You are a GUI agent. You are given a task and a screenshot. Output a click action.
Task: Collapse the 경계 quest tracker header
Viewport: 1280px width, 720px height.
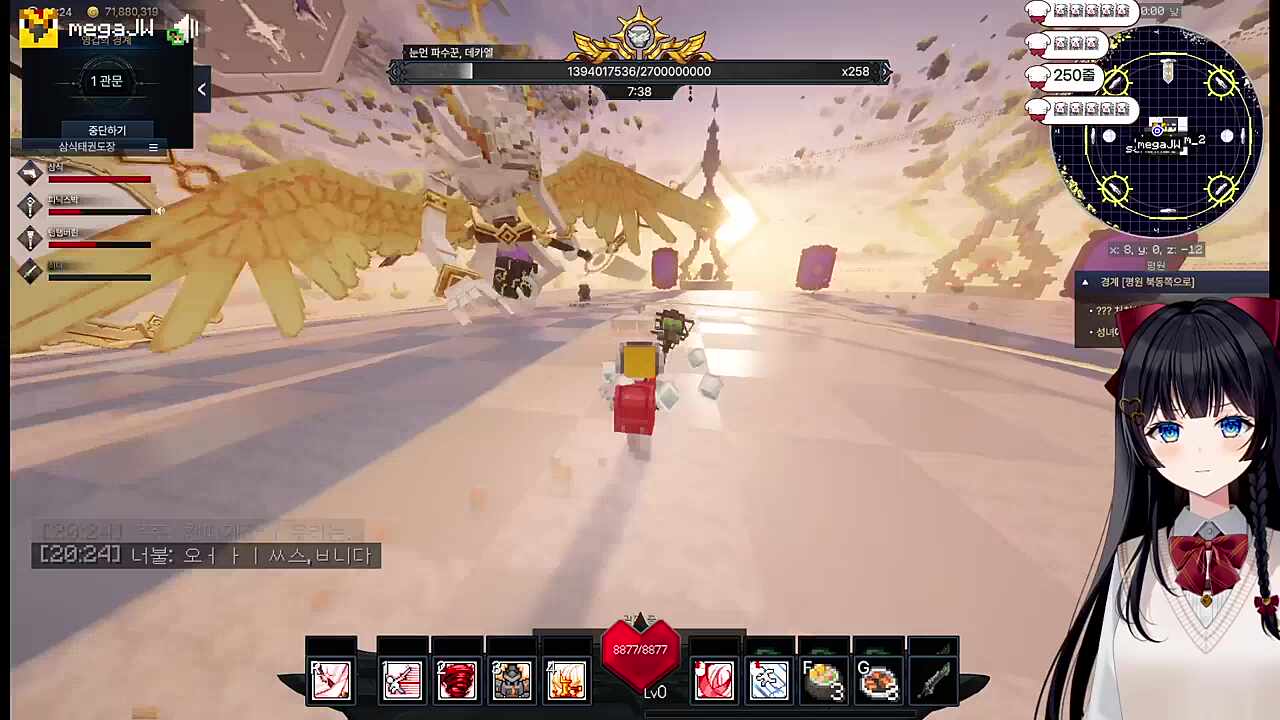(x=1085, y=283)
